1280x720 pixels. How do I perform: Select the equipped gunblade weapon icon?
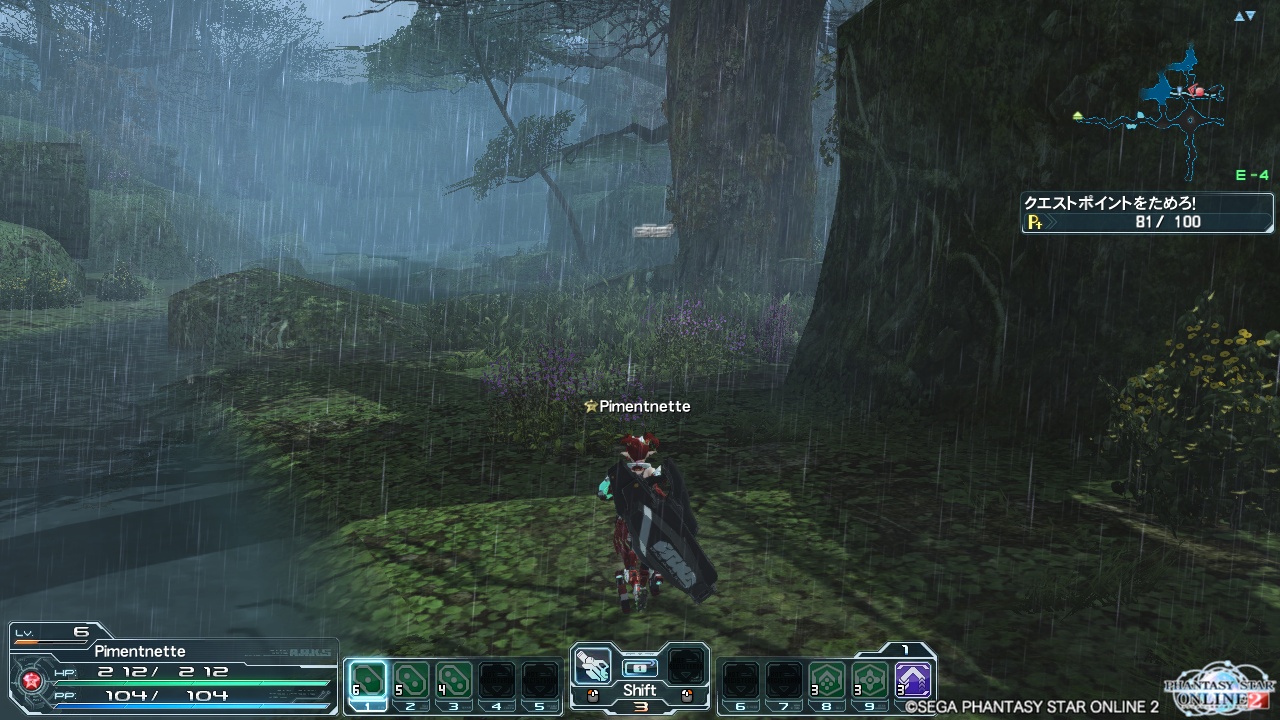coord(594,665)
